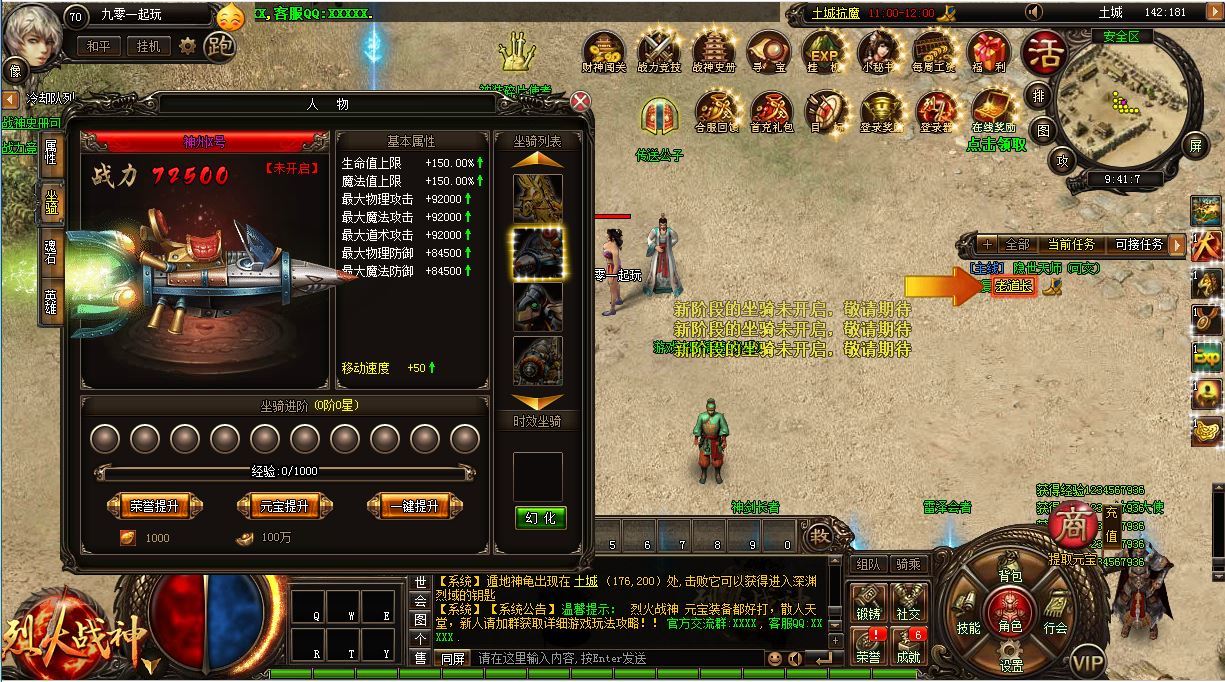1225x682 pixels.
Task: Open the 设置 settings gear
Action: click(1010, 657)
